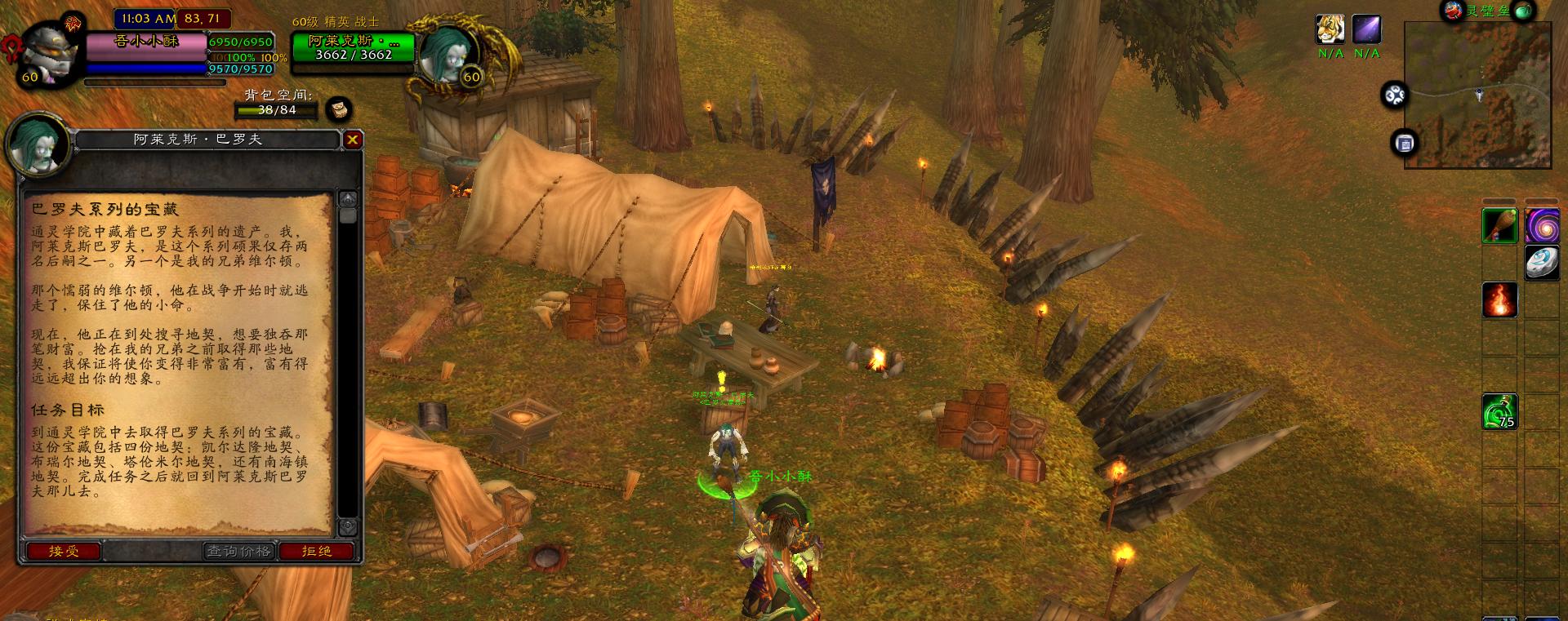Screen dimensions: 1568x621
Task: Activate the purple spiral portal ability
Action: (1541, 225)
